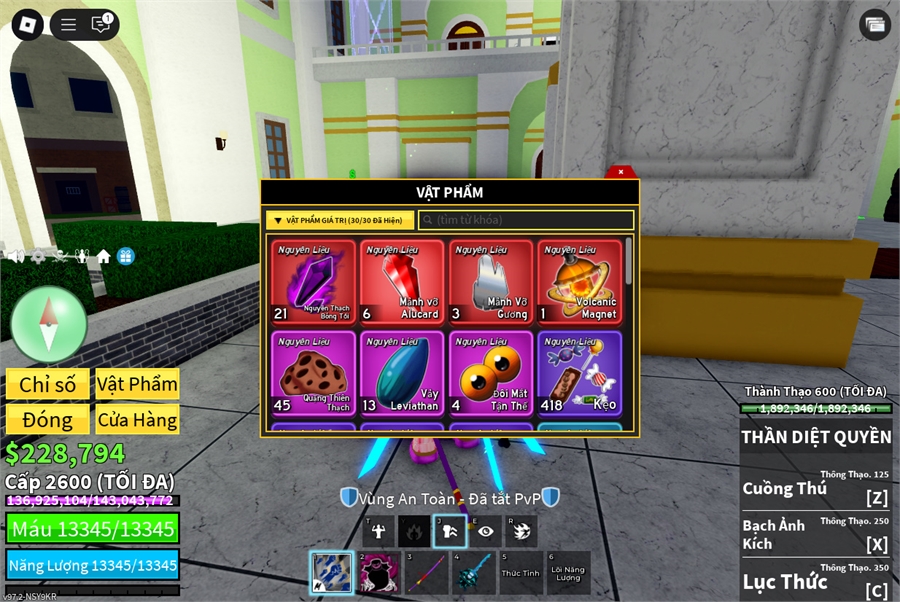Open the Chỉ số stats menu

click(x=47, y=385)
